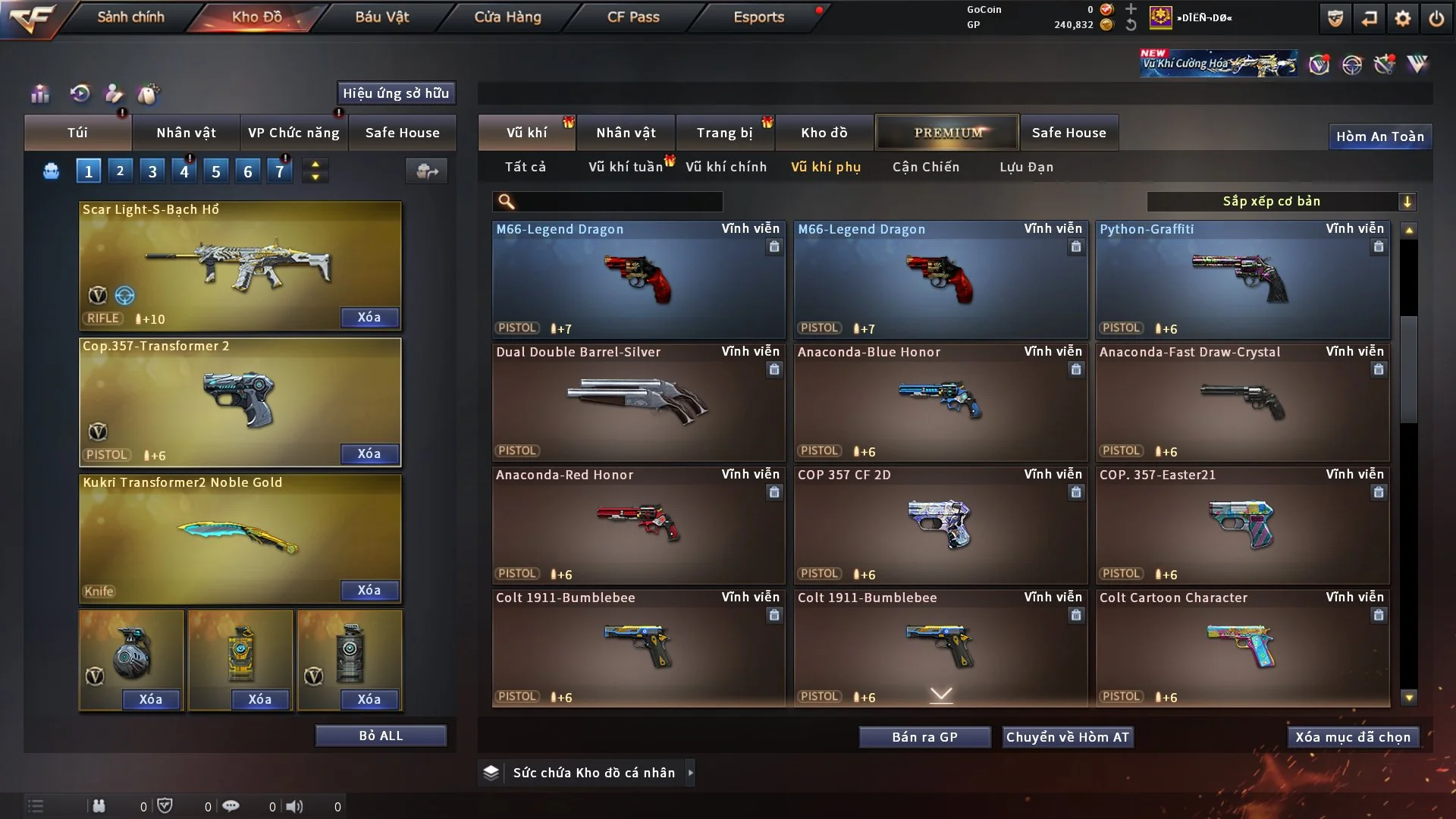Pick the Anaconda-Red Honor revolver
1456x819 pixels.
(638, 525)
